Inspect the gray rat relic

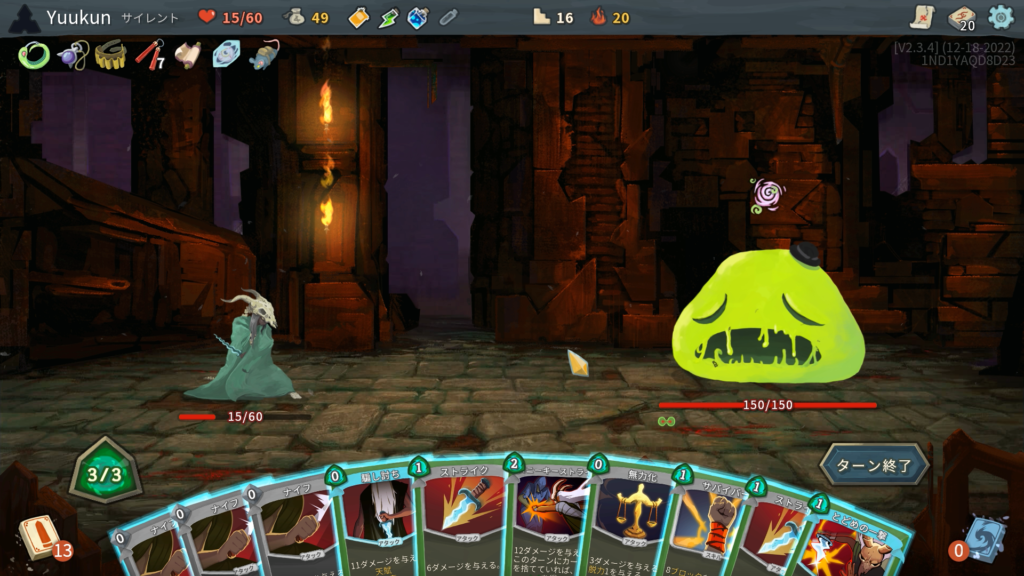(x=264, y=54)
